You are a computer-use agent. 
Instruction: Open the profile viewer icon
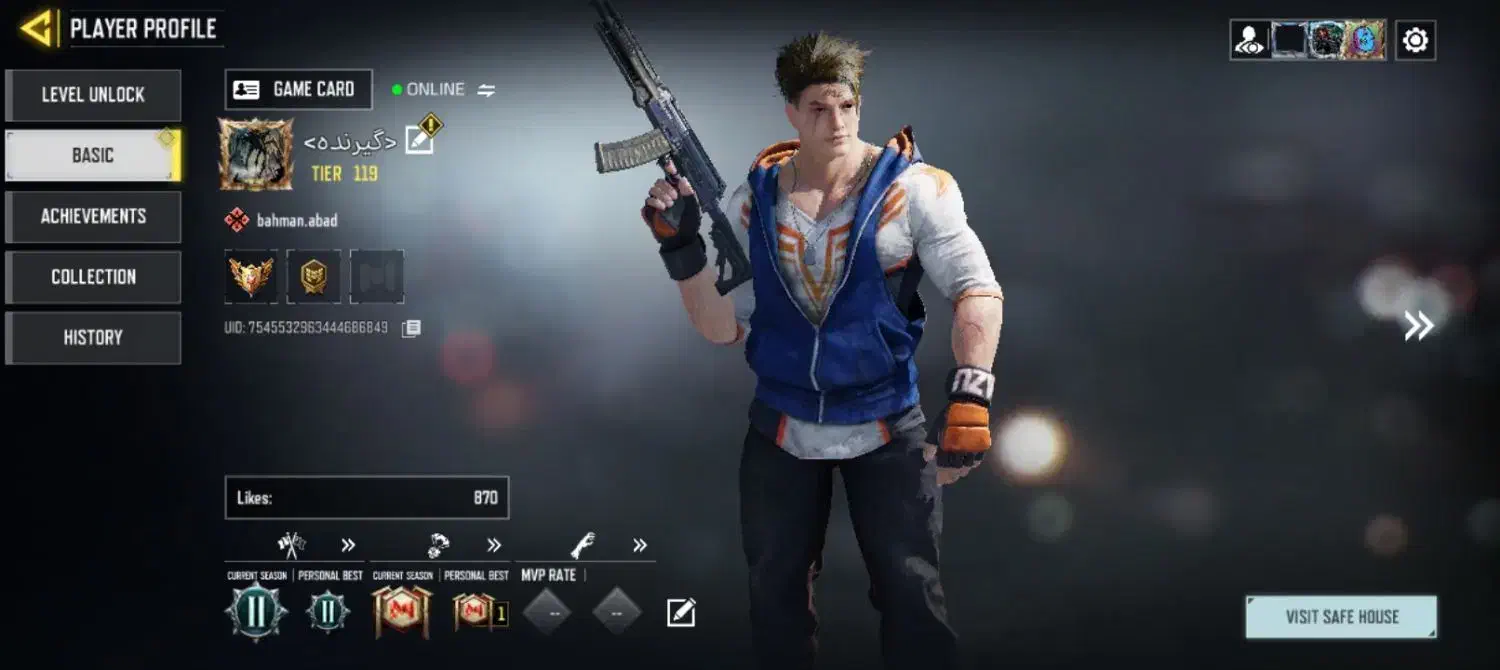coord(1250,40)
